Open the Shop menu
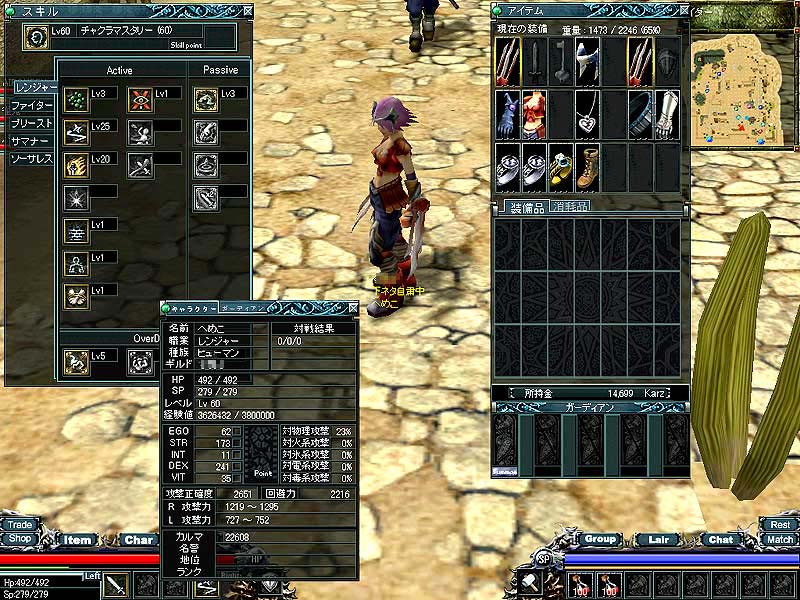Viewport: 800px width, 600px height. pyautogui.click(x=19, y=538)
